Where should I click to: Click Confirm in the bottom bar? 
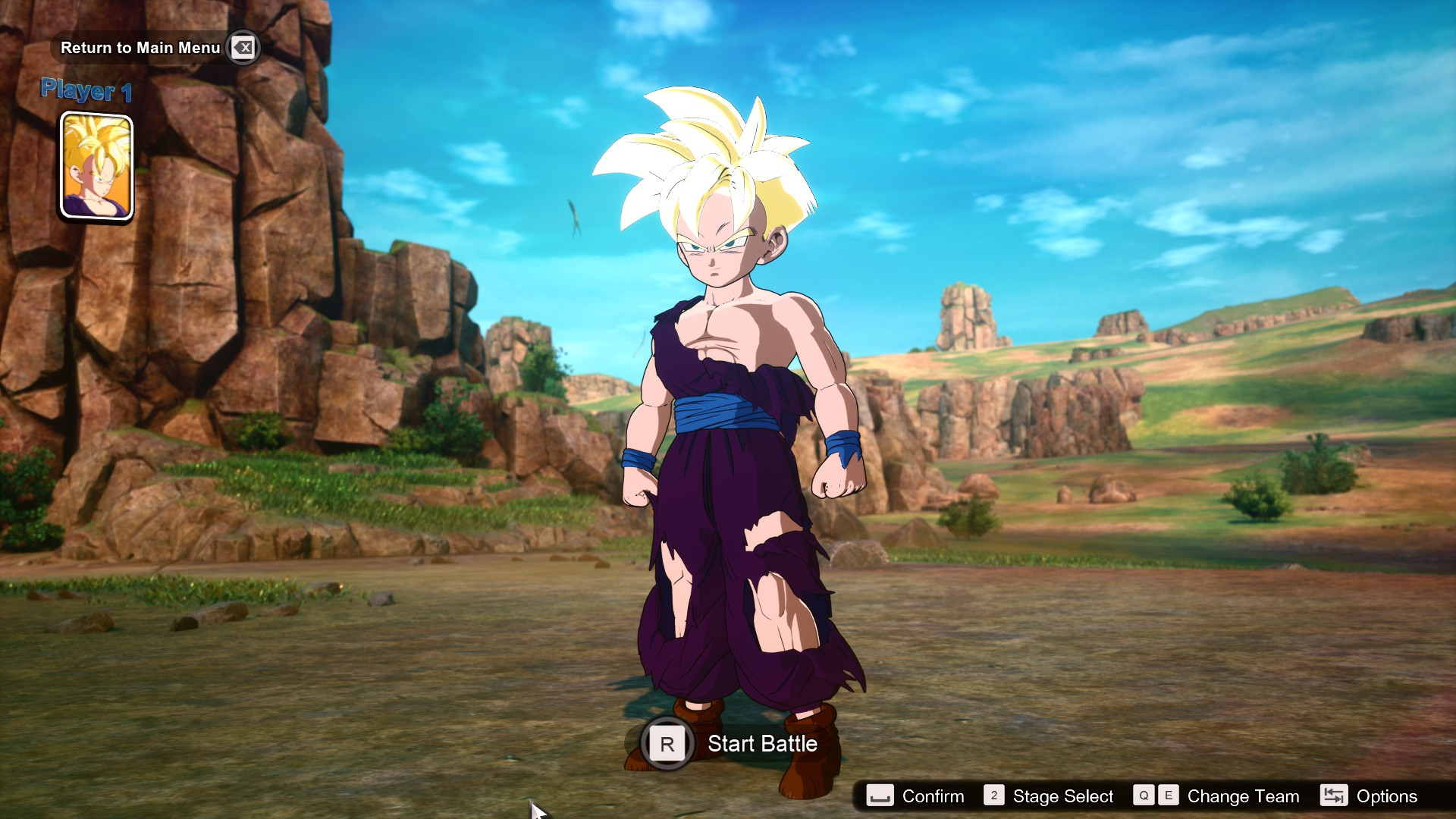point(932,796)
